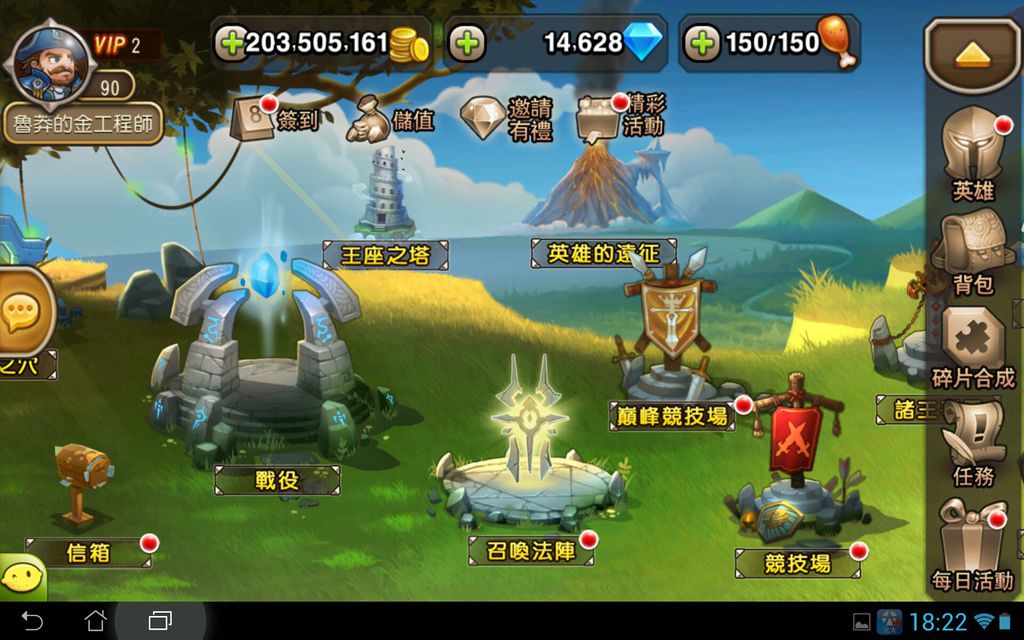Open the 任務 quests menu

click(x=972, y=442)
